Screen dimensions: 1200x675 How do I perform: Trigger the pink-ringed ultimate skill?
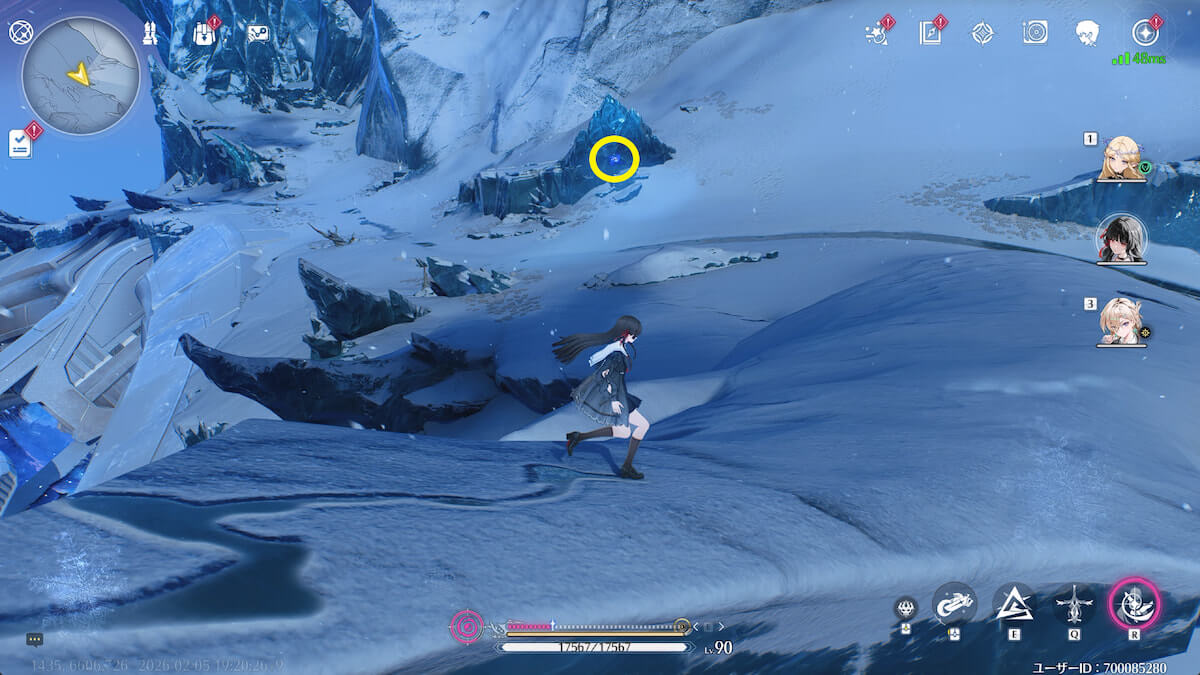1134,603
